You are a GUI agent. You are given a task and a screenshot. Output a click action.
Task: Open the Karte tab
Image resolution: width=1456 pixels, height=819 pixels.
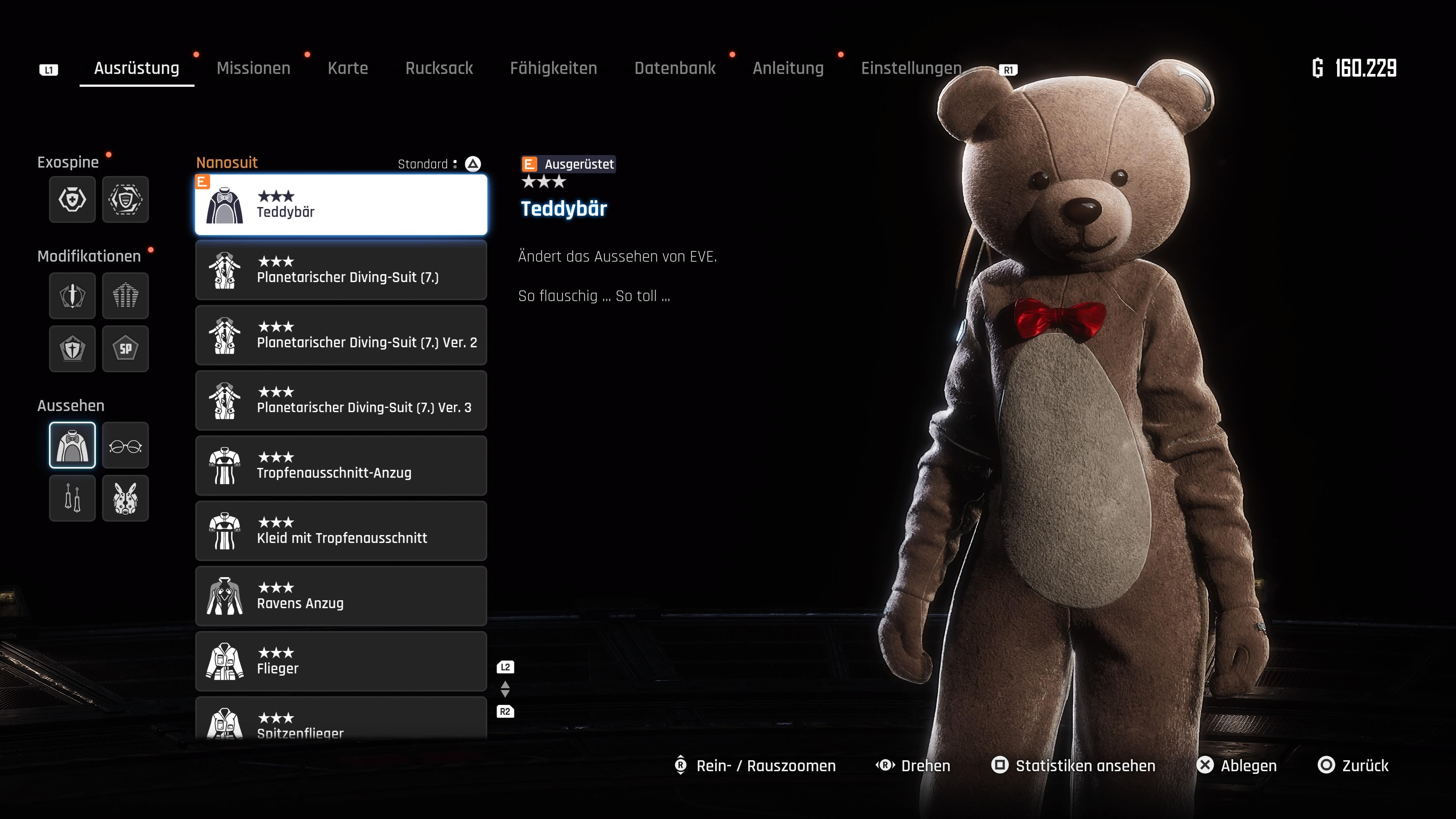coord(348,68)
